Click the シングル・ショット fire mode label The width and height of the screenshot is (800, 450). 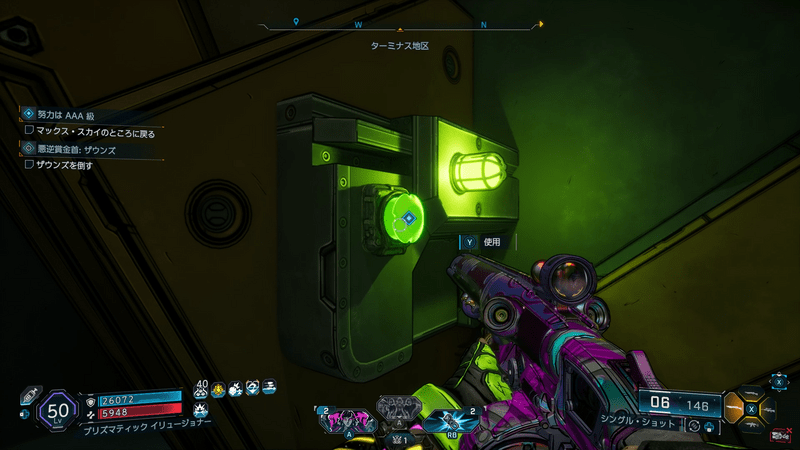641,424
